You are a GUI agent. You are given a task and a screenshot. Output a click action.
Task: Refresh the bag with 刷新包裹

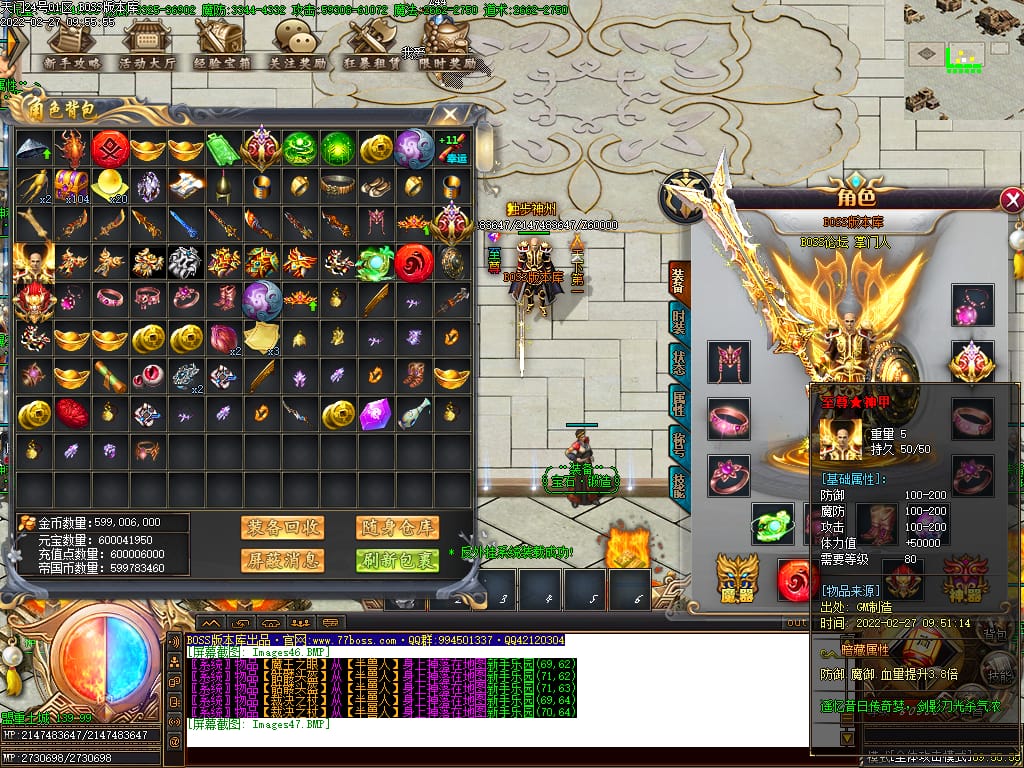pyautogui.click(x=397, y=560)
